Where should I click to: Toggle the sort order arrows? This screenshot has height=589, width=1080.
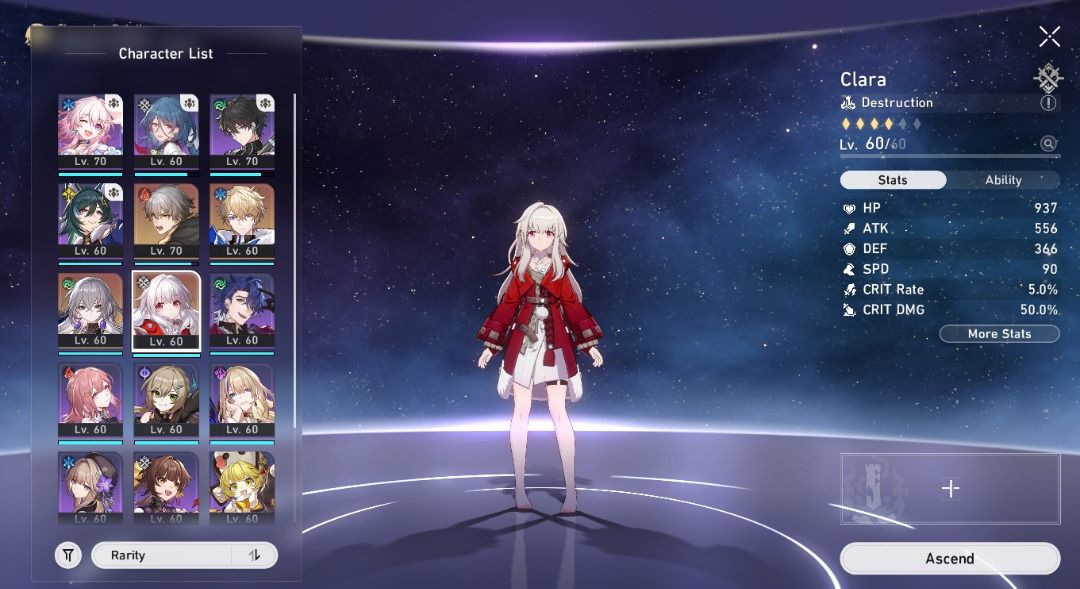255,556
